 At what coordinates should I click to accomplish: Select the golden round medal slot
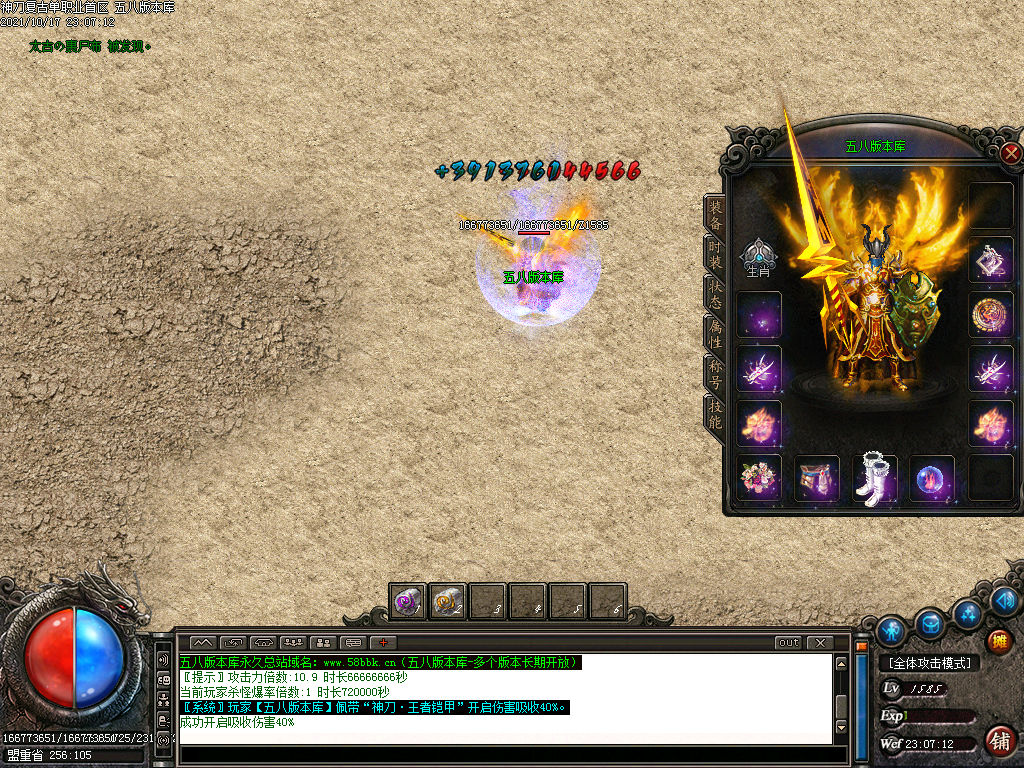click(x=991, y=314)
